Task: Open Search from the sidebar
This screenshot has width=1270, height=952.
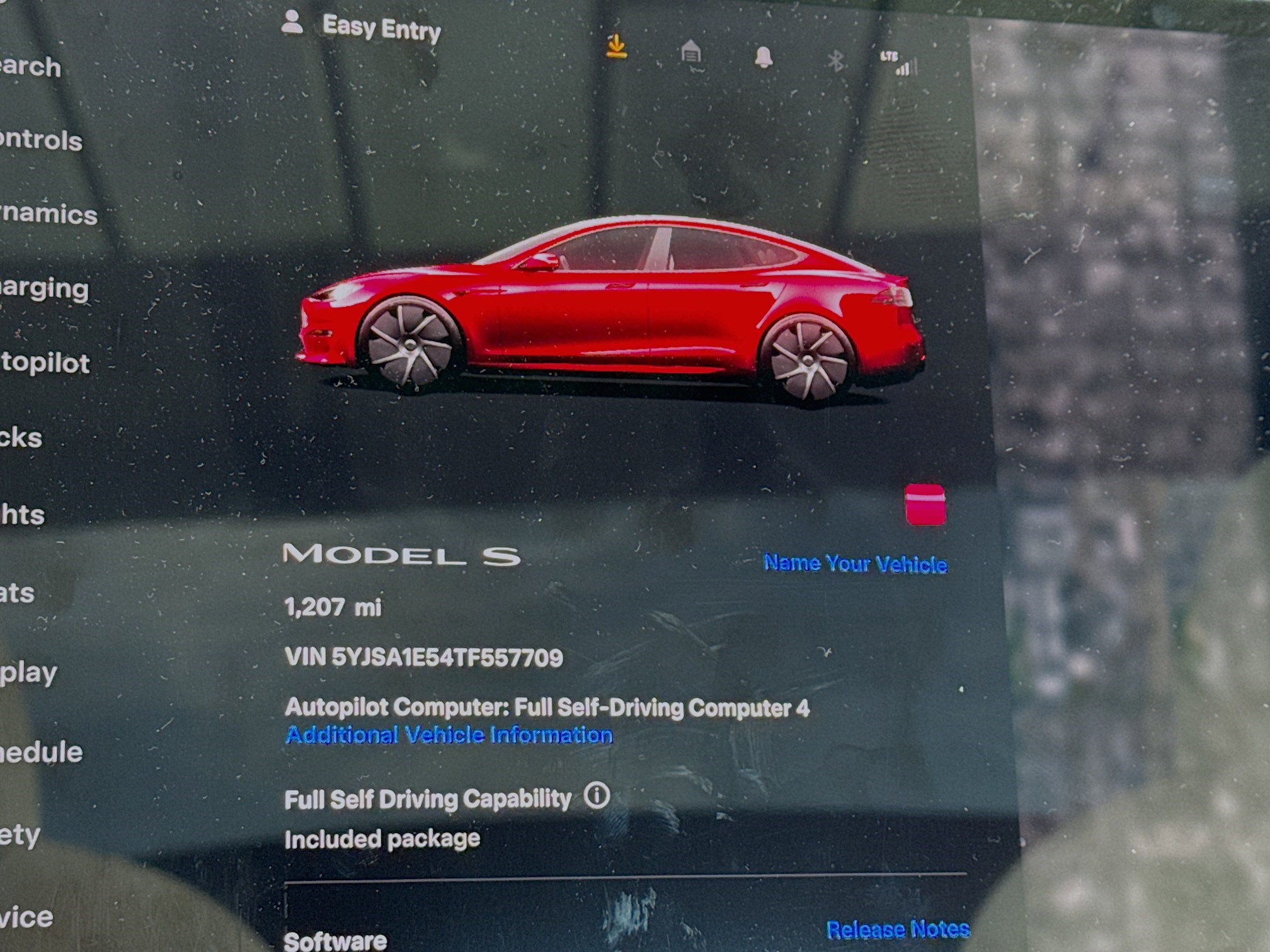Action: pos(28,68)
